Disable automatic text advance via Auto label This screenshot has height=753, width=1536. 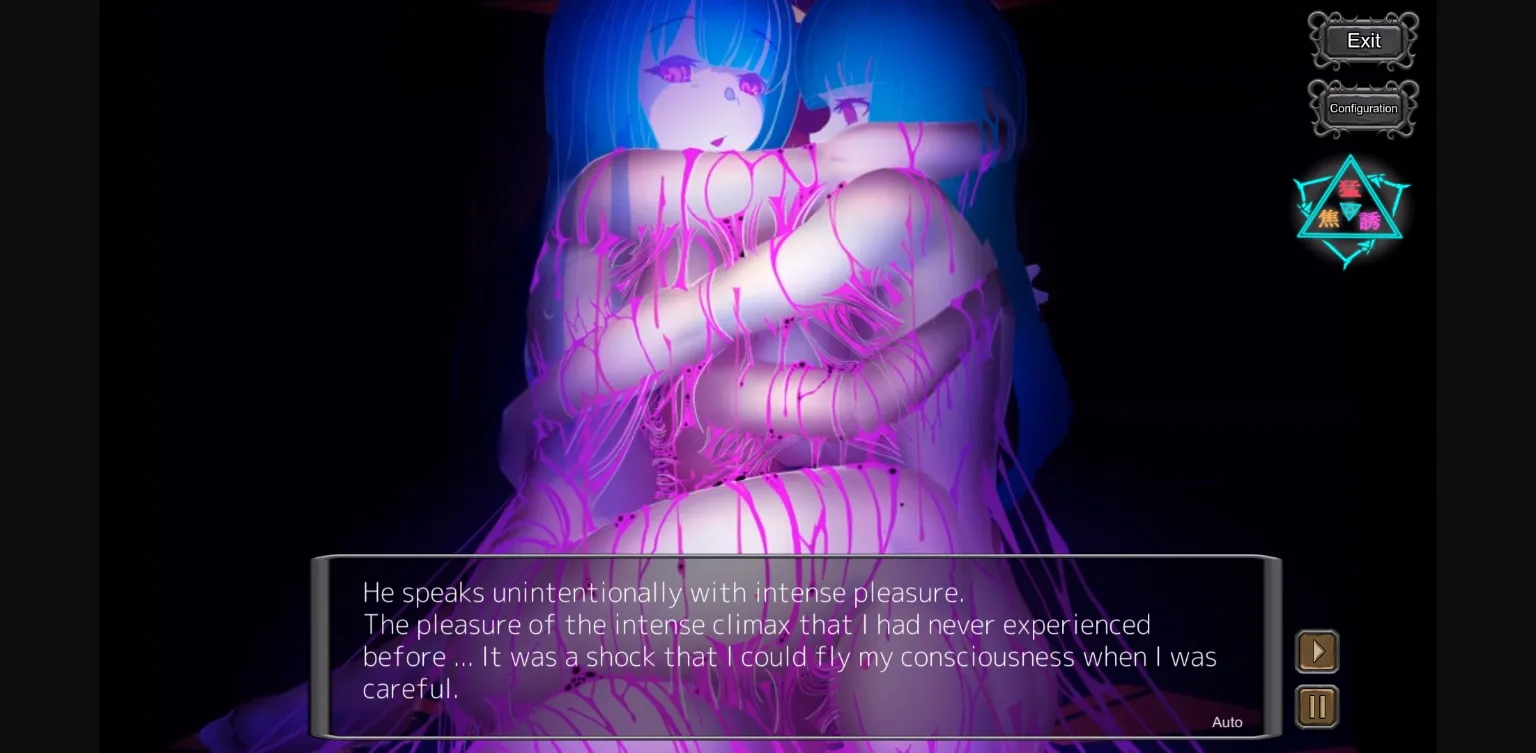pos(1227,721)
